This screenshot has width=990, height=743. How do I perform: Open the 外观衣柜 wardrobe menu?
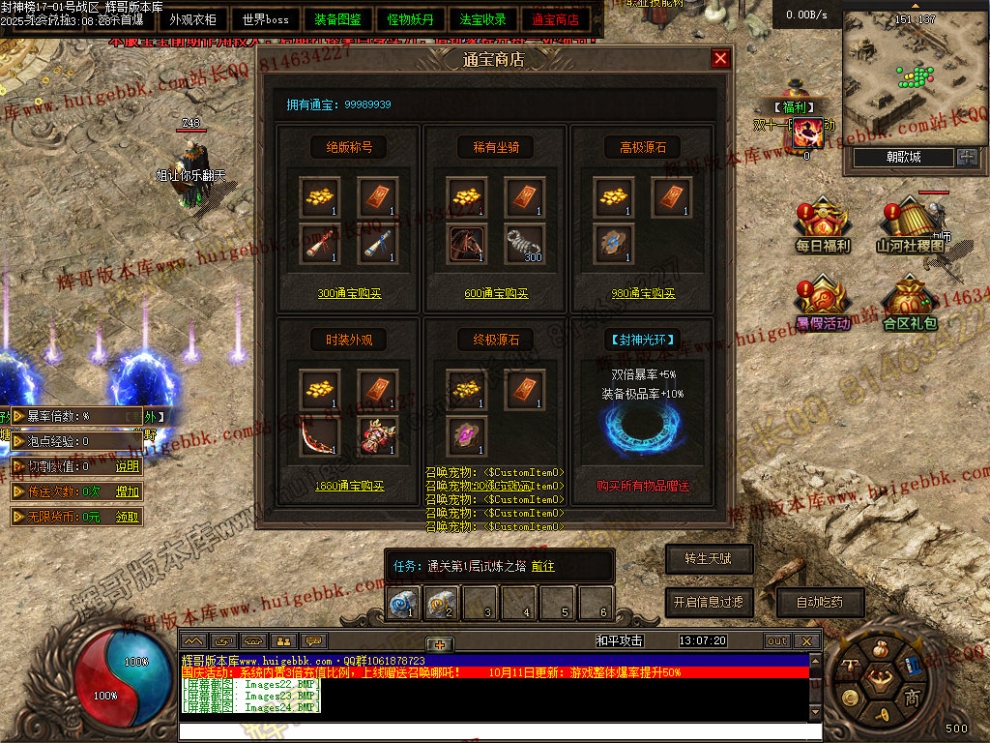click(x=192, y=19)
